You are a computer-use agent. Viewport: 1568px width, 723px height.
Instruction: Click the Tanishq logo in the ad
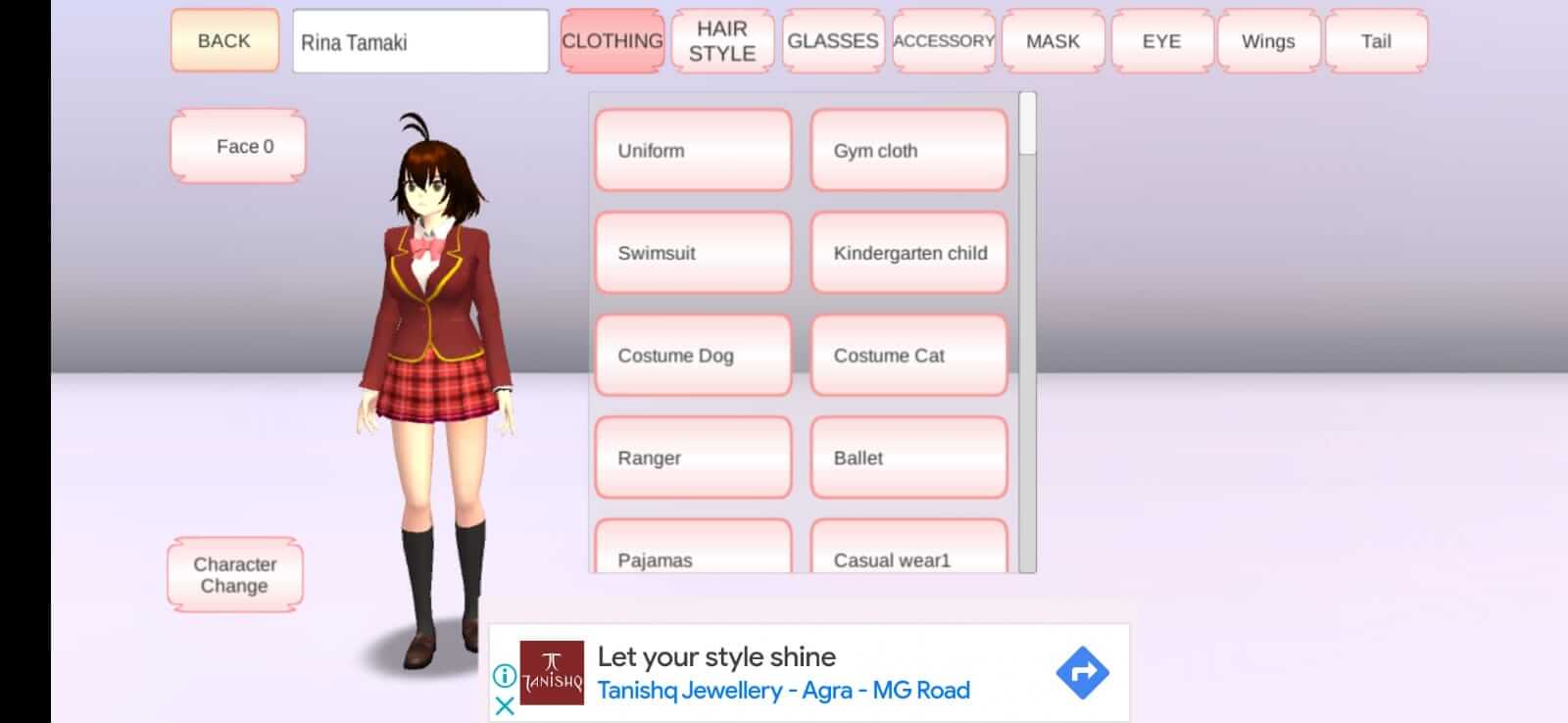(x=550, y=671)
